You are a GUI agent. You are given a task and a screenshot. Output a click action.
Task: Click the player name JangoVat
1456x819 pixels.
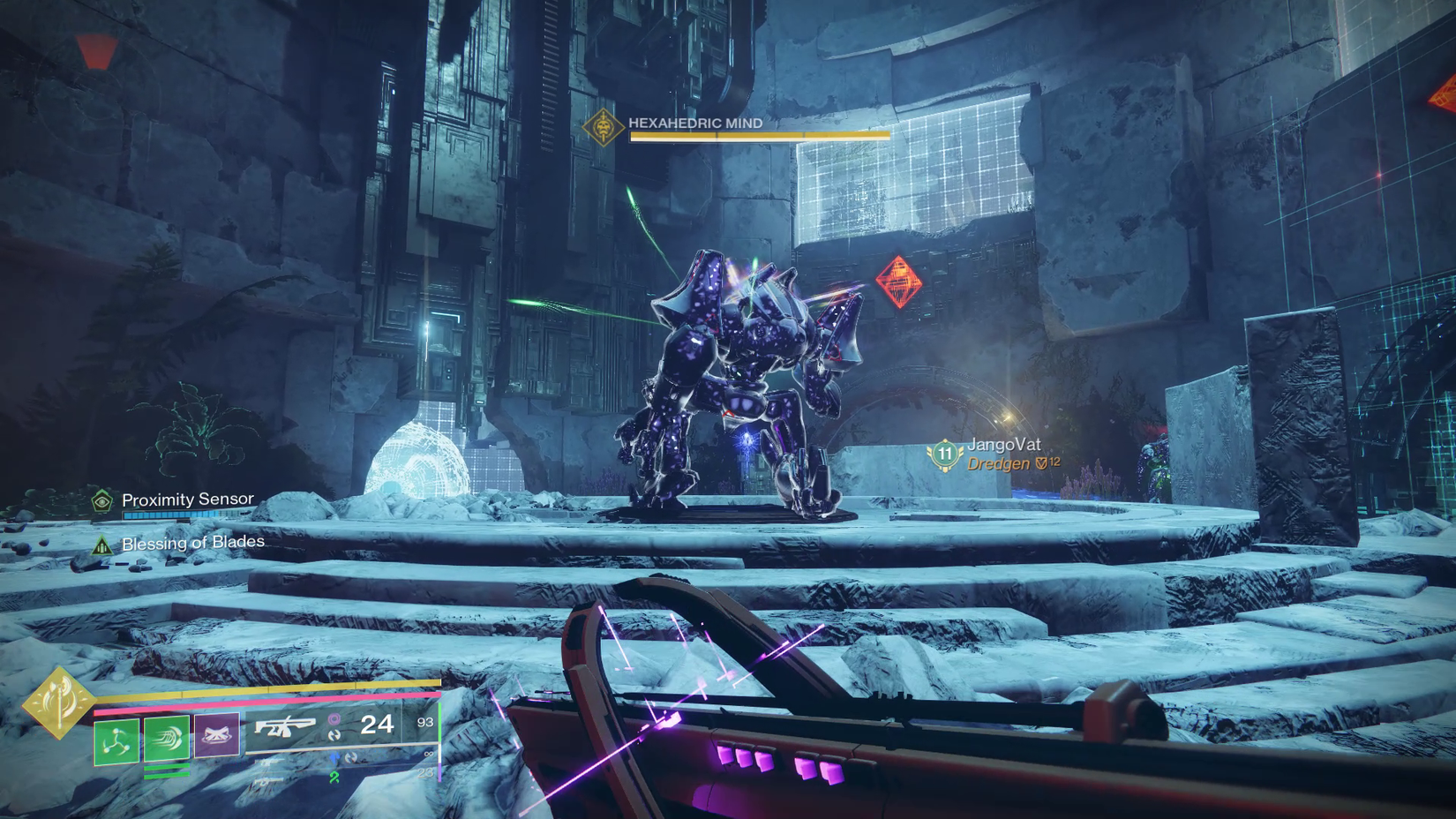(x=1005, y=445)
